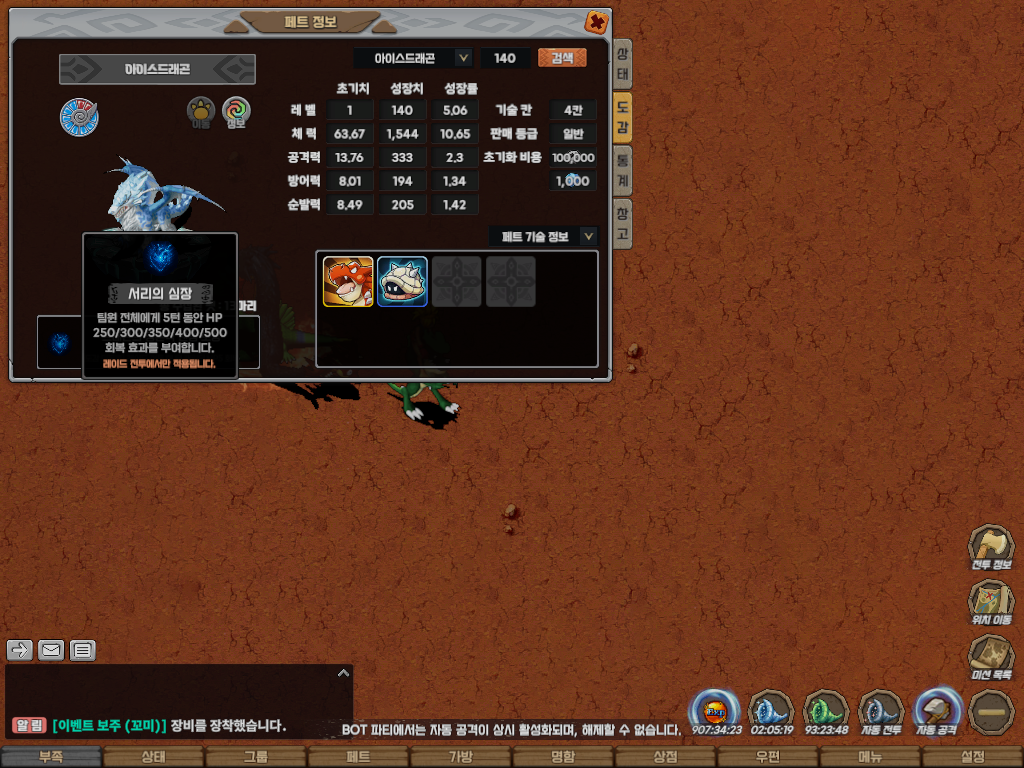Toggle the 자동 전투 horn button
The image size is (1024, 768).
(881, 710)
